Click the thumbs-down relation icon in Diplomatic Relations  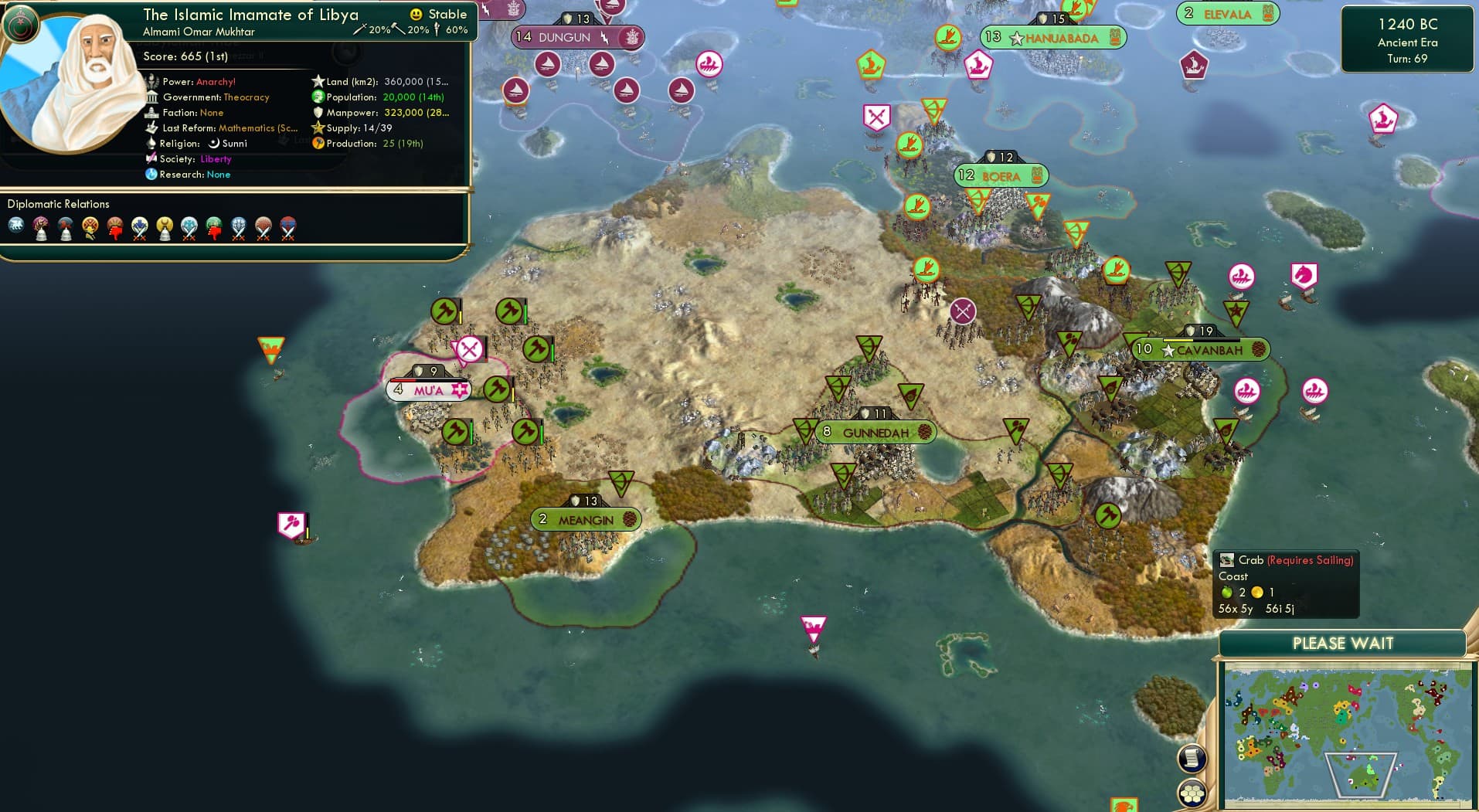(x=114, y=226)
